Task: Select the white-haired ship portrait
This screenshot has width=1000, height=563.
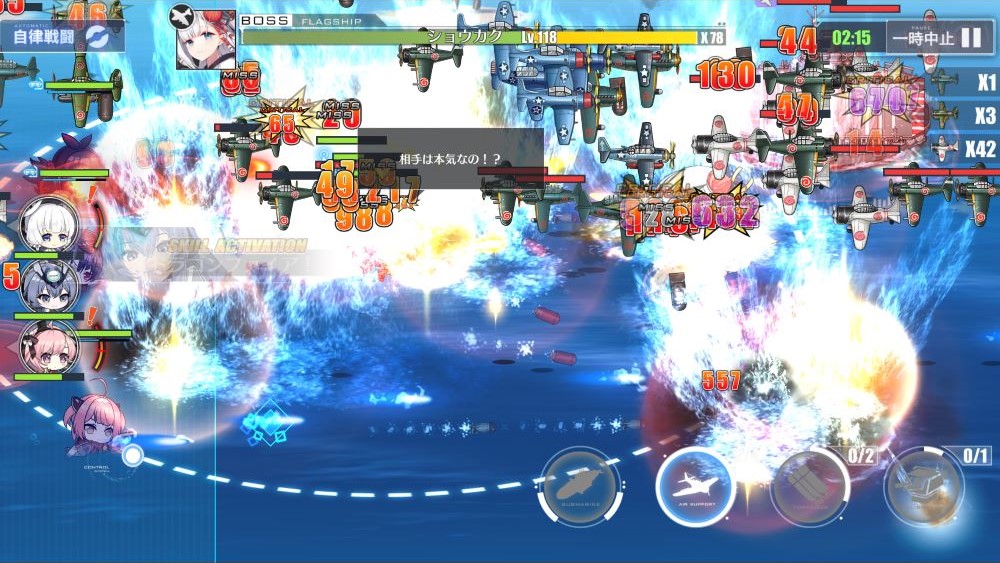Action: tap(49, 224)
